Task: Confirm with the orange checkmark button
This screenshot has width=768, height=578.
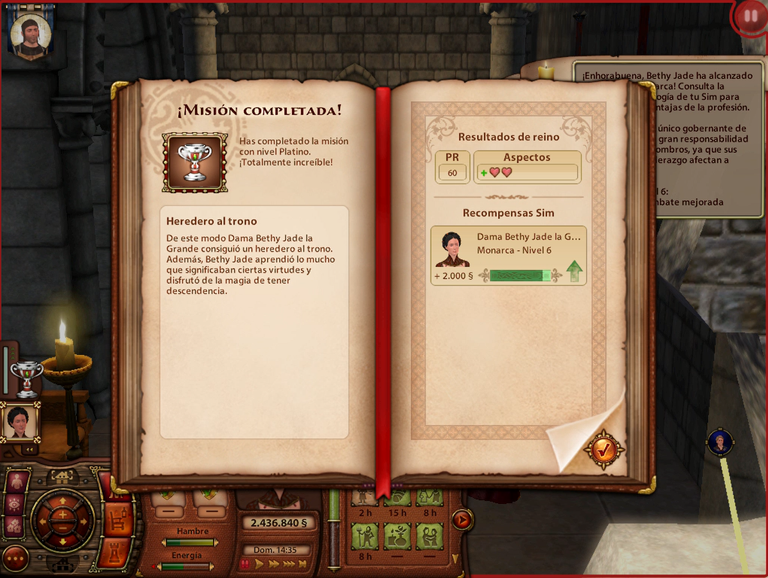Action: coord(603,449)
